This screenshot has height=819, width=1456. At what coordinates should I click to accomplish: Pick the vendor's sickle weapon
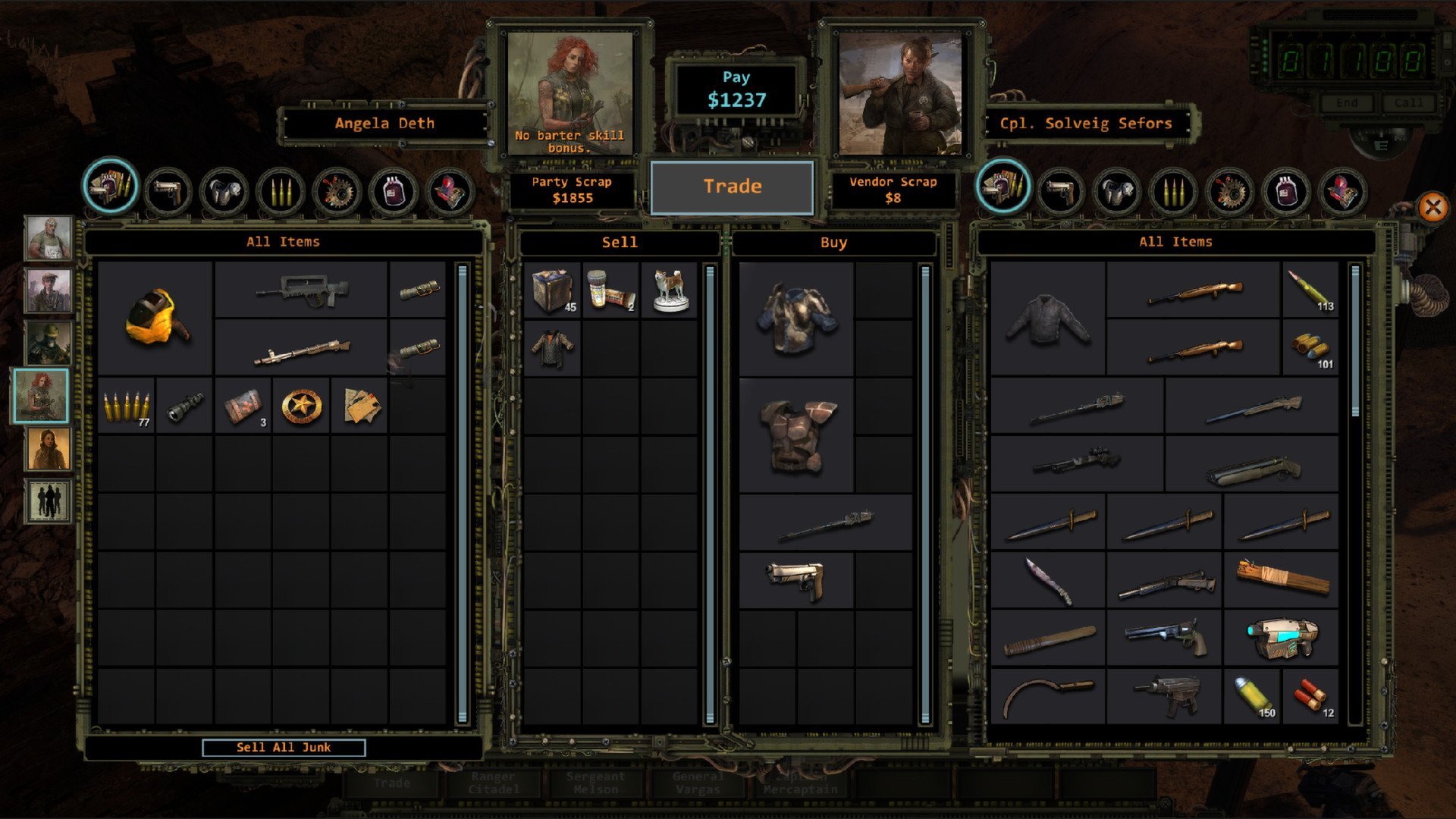tap(1047, 695)
